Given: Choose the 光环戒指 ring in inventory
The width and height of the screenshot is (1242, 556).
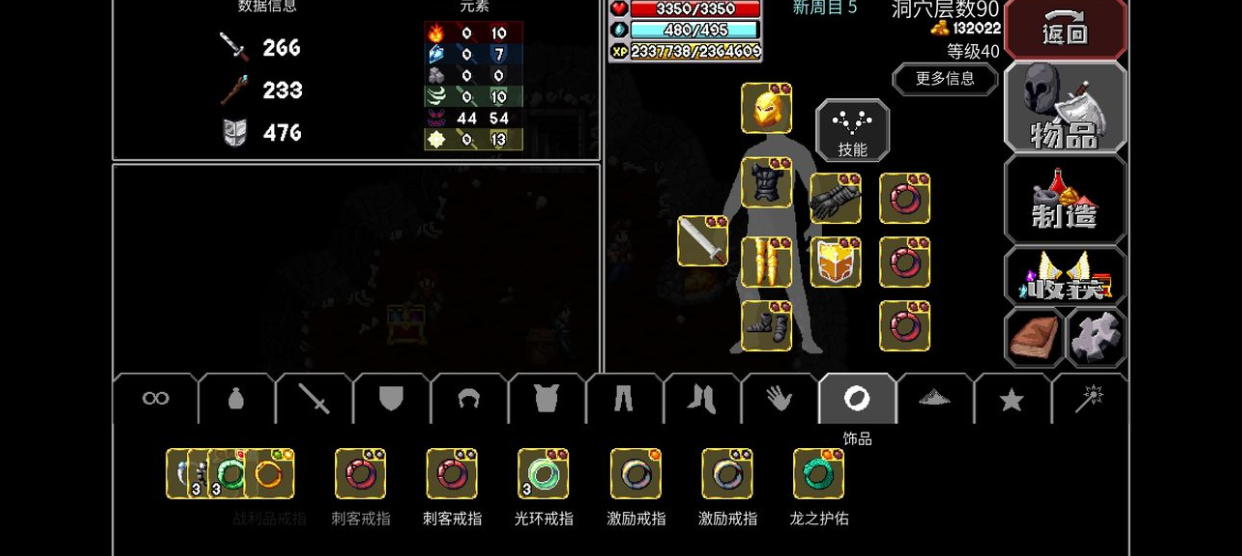Looking at the screenshot, I should pos(543,474).
